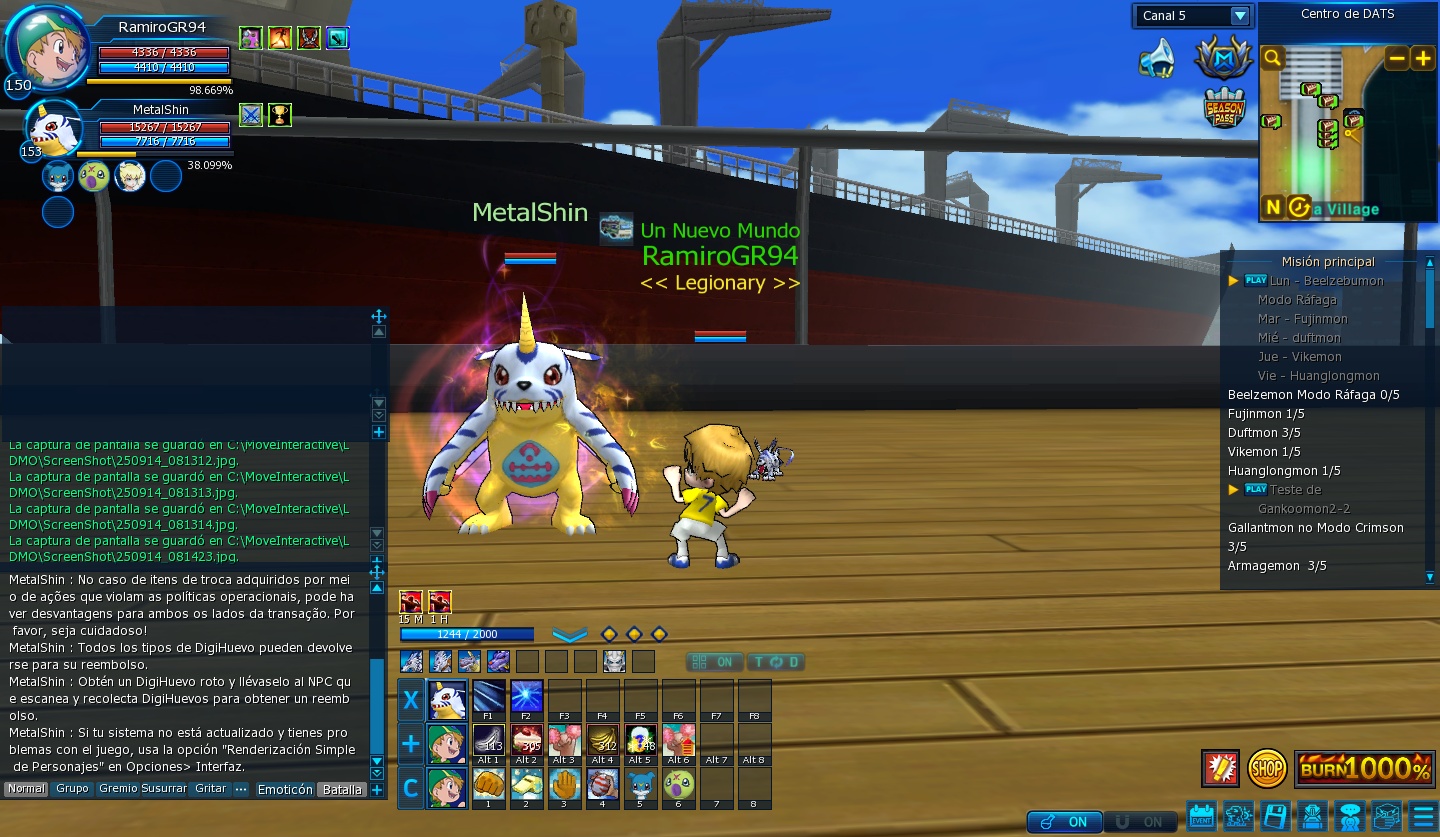Select the Beelzemon Modo Ráfaga 0/5 quest entry
This screenshot has width=1440, height=837.
pyautogui.click(x=1313, y=395)
